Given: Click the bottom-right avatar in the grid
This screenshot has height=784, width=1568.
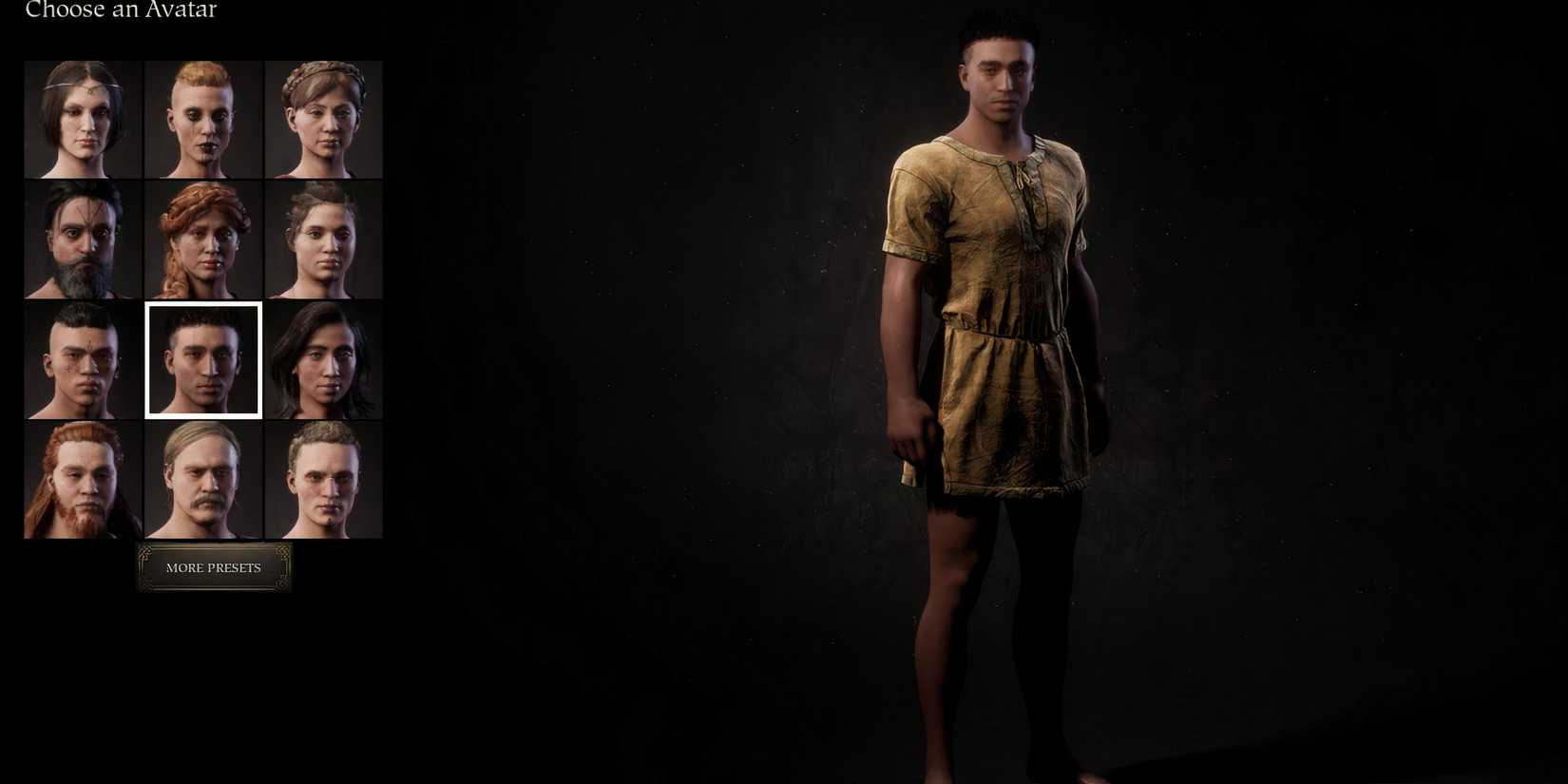Looking at the screenshot, I should tap(323, 480).
